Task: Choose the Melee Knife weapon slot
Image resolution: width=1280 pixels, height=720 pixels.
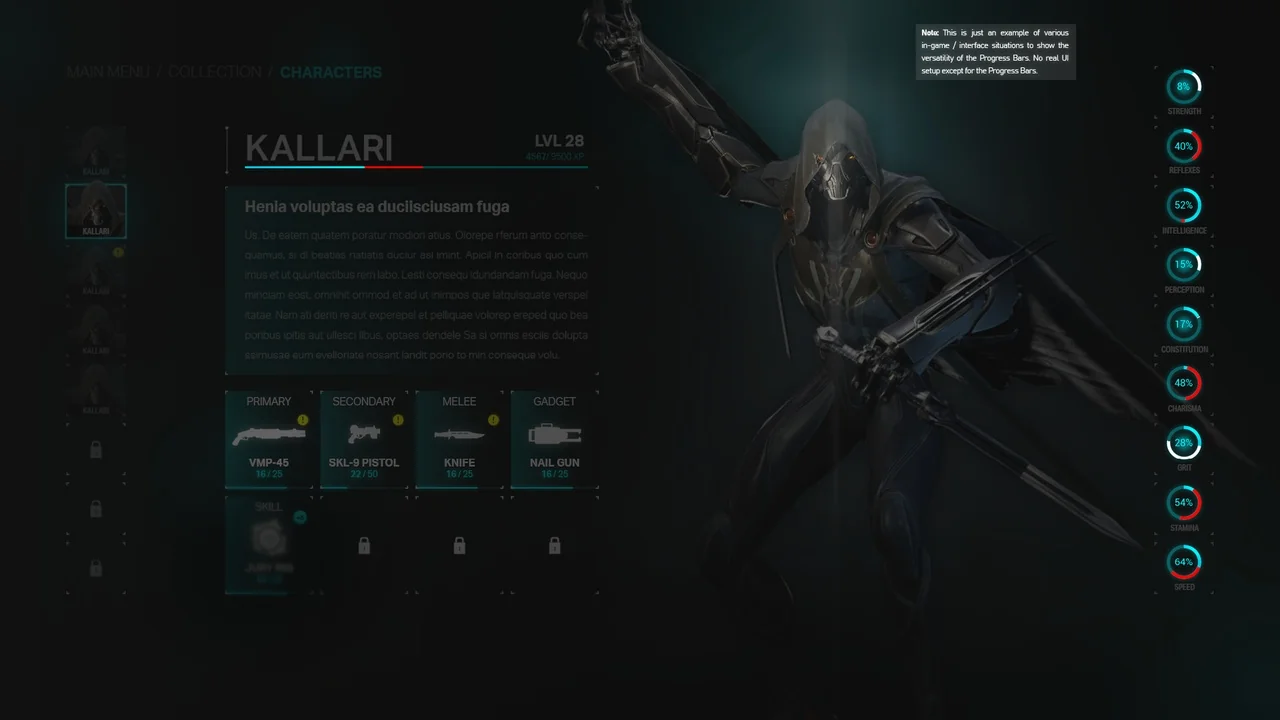Action: [459, 439]
